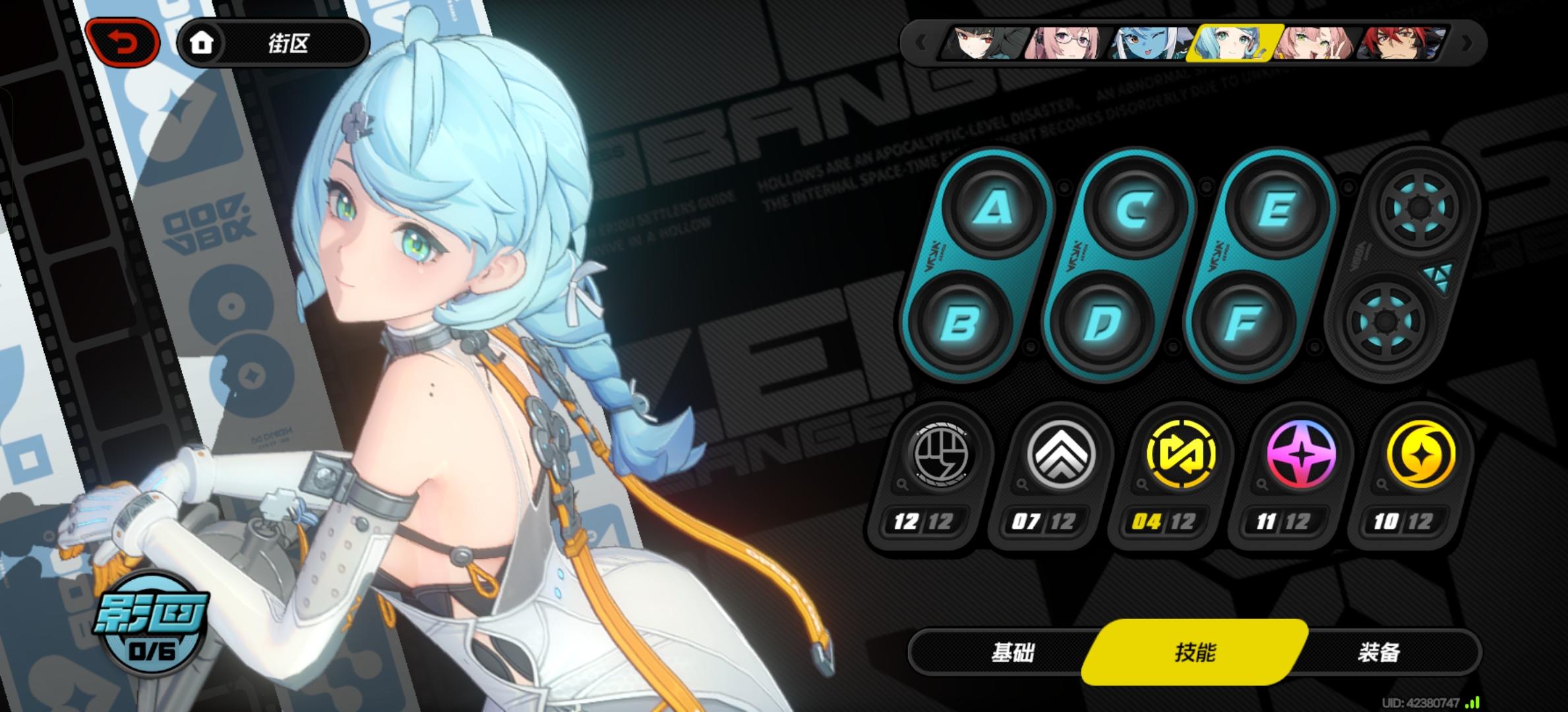Image resolution: width=1568 pixels, height=712 pixels.
Task: Toggle core skill node A
Action: [993, 208]
